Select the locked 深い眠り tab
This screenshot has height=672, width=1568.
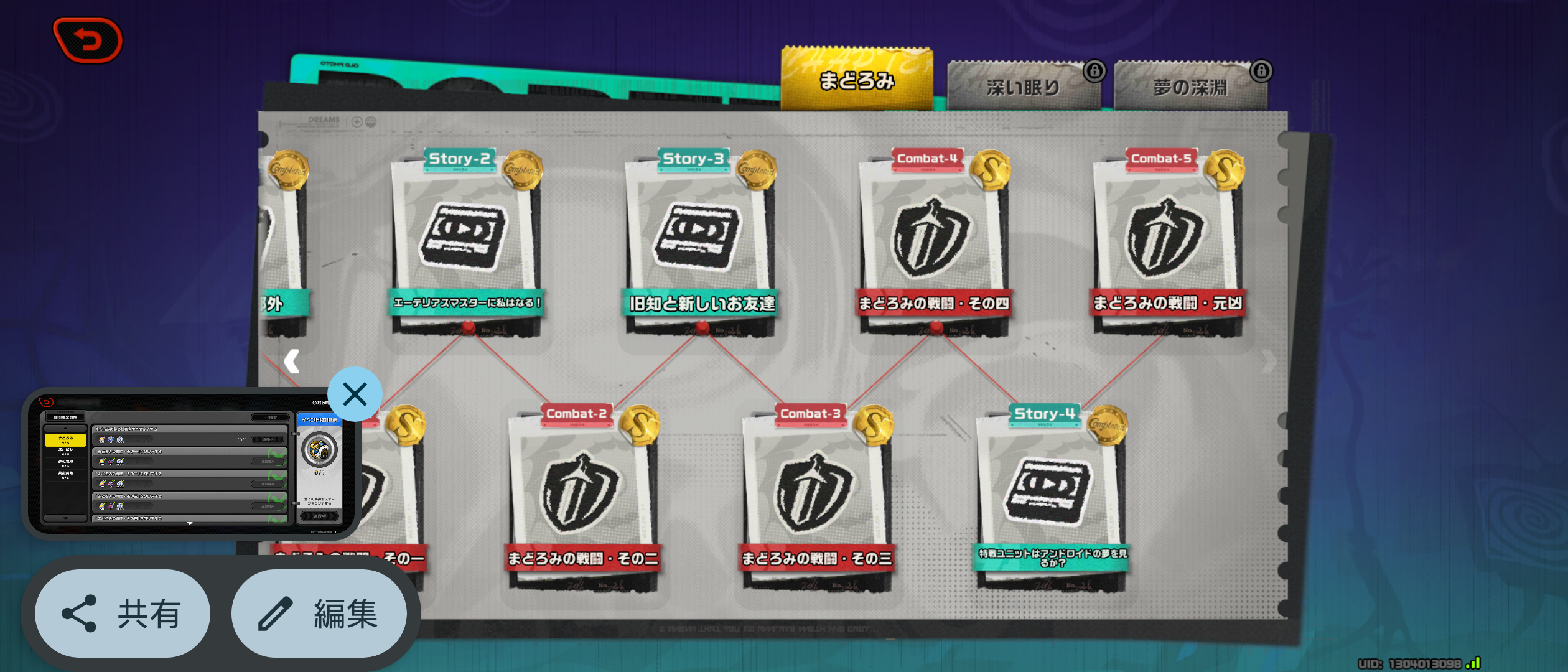pyautogui.click(x=1023, y=87)
